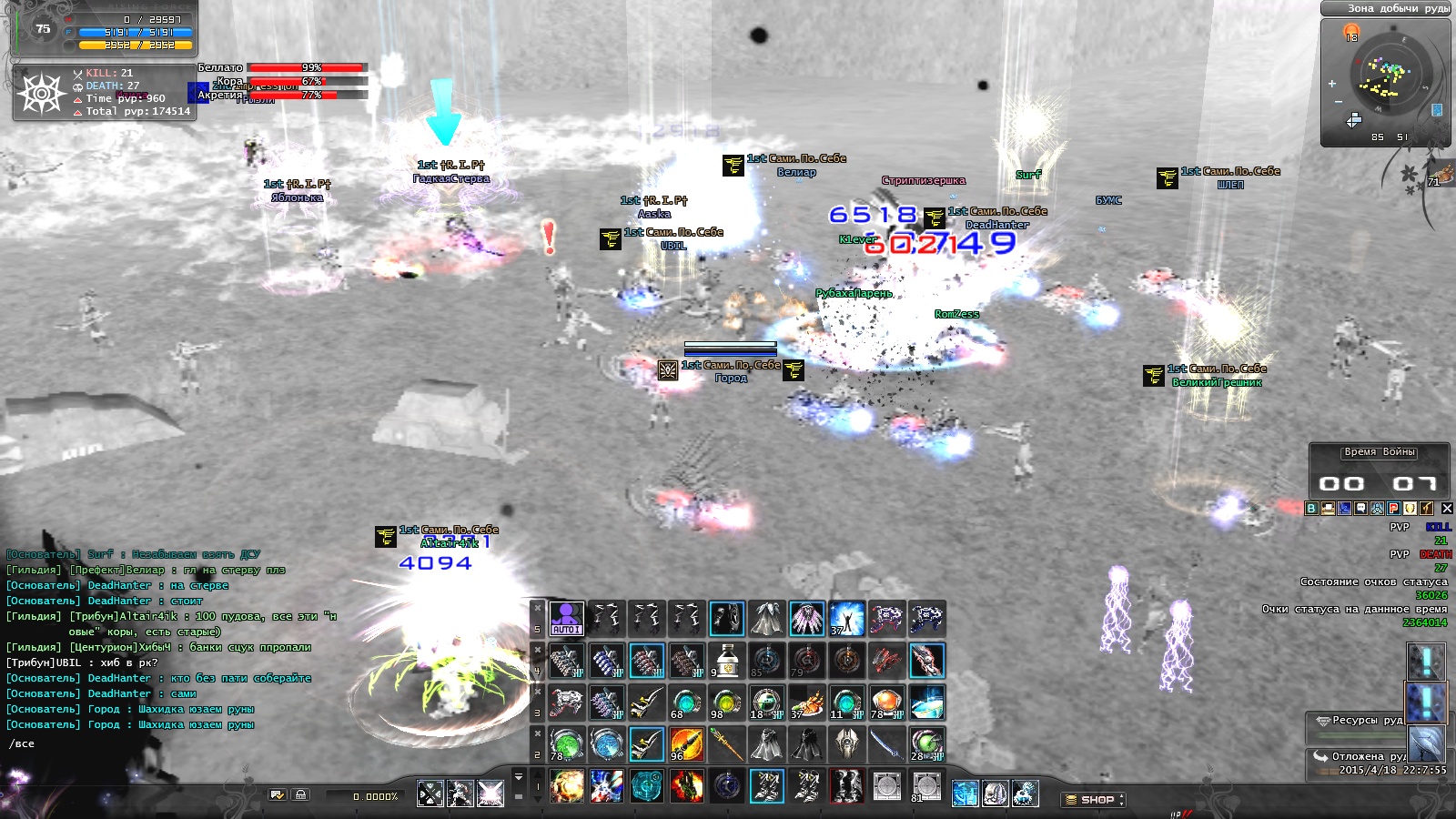Select party member Беллато health bar
This screenshot has width=1456, height=819.
coord(306,67)
